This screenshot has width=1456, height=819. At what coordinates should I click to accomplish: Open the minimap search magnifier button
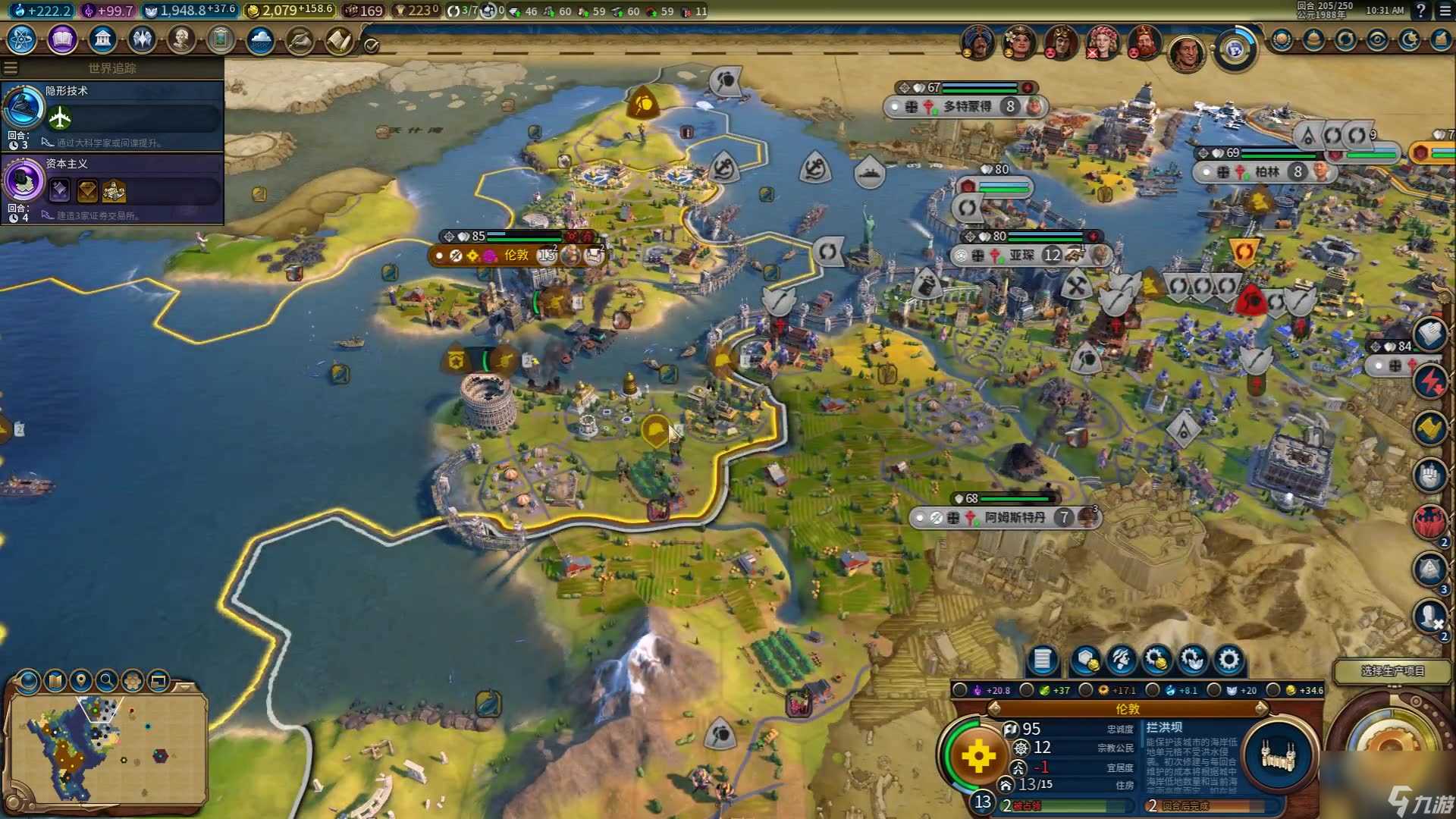click(107, 680)
